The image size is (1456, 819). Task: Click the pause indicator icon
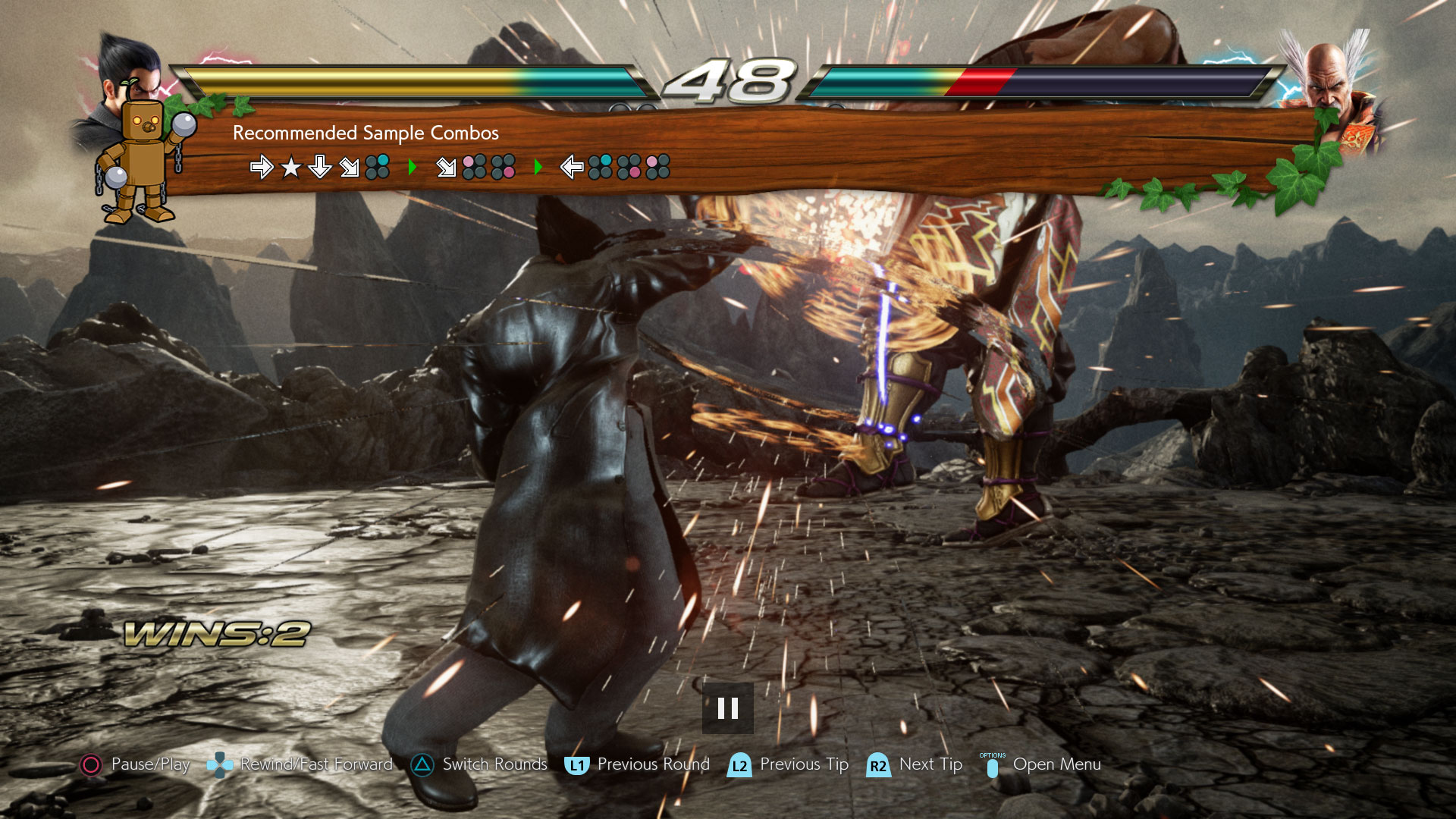tap(727, 708)
